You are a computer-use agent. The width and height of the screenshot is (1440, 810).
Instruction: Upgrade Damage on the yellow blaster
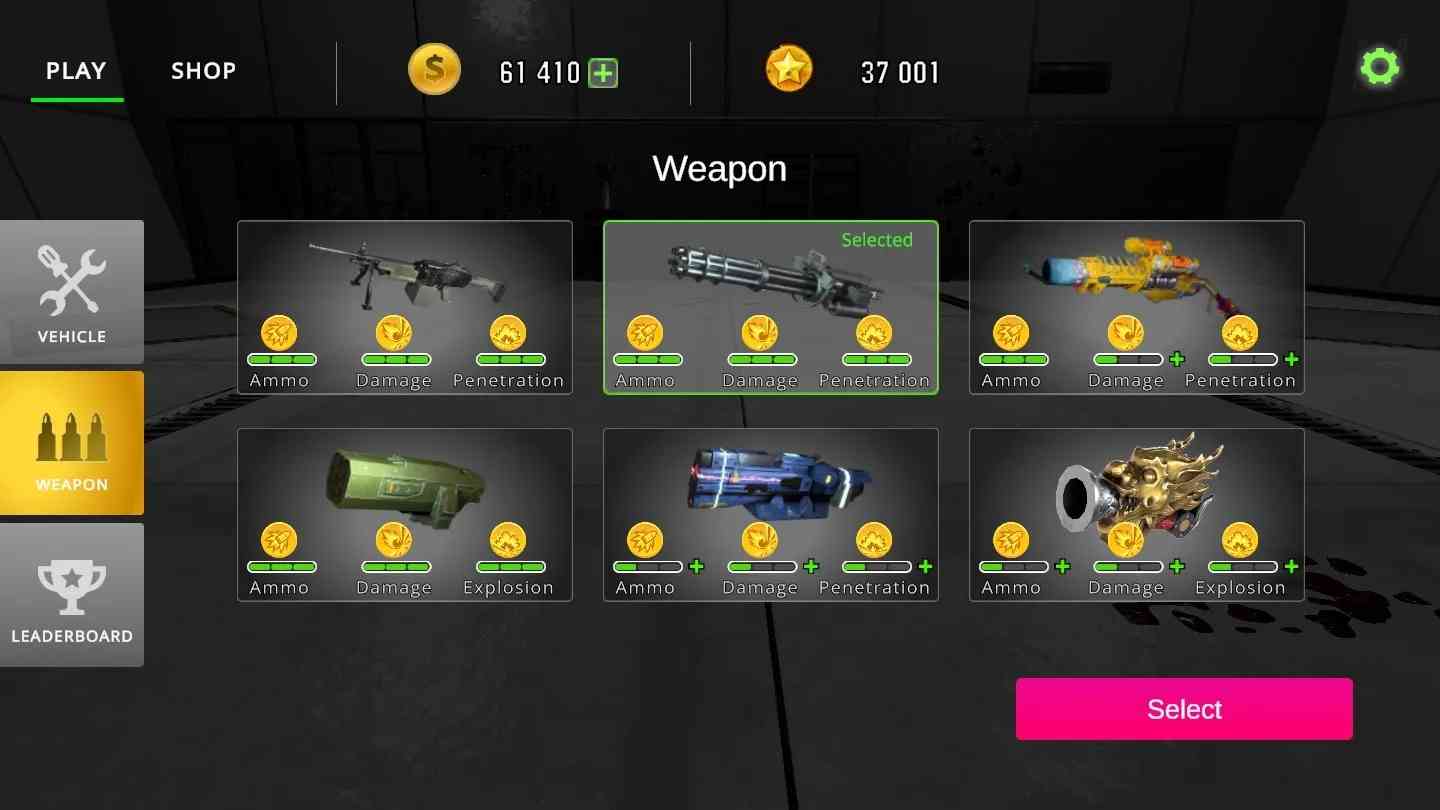(1177, 360)
